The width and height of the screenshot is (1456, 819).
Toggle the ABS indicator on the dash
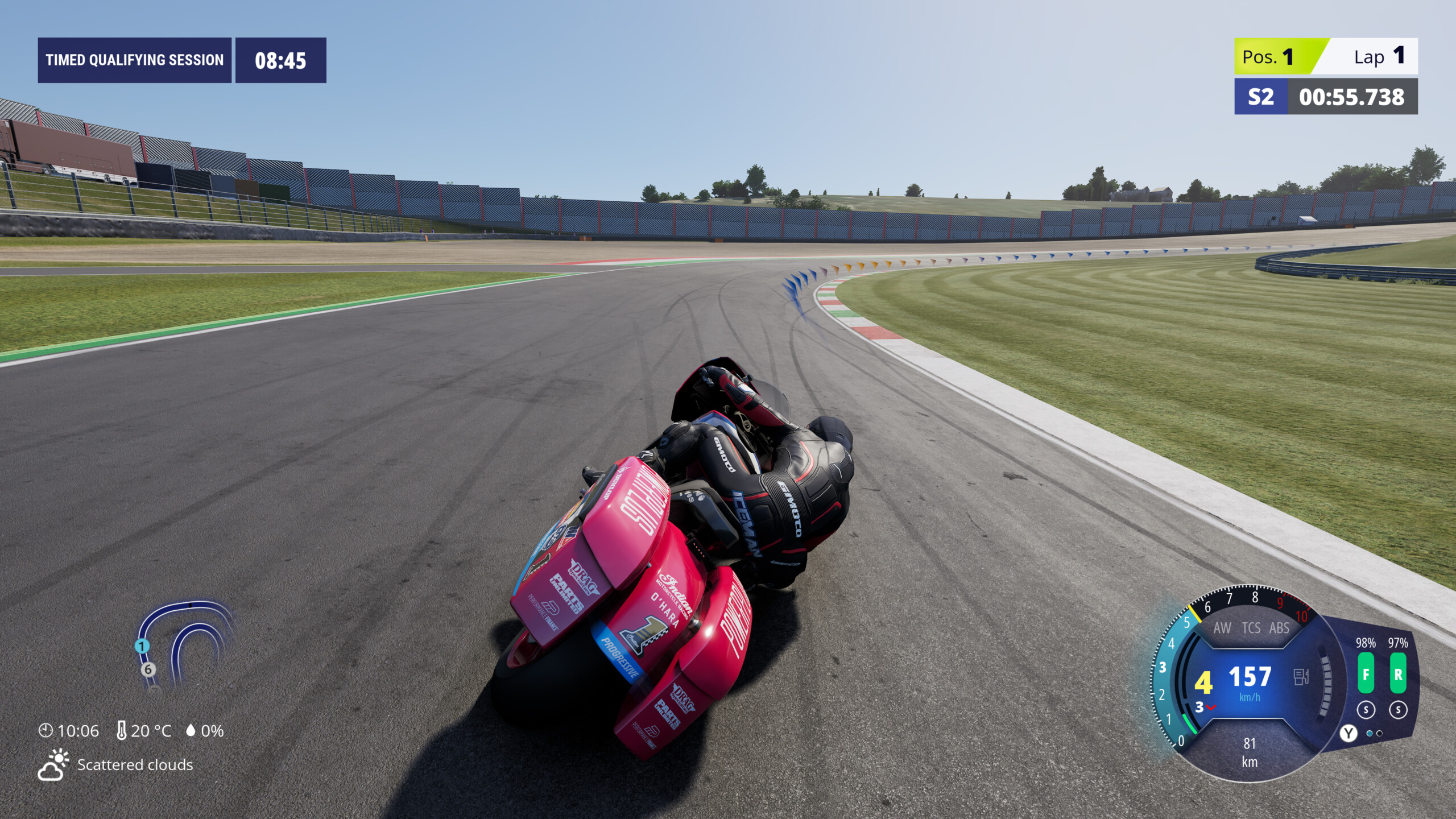tap(1279, 628)
